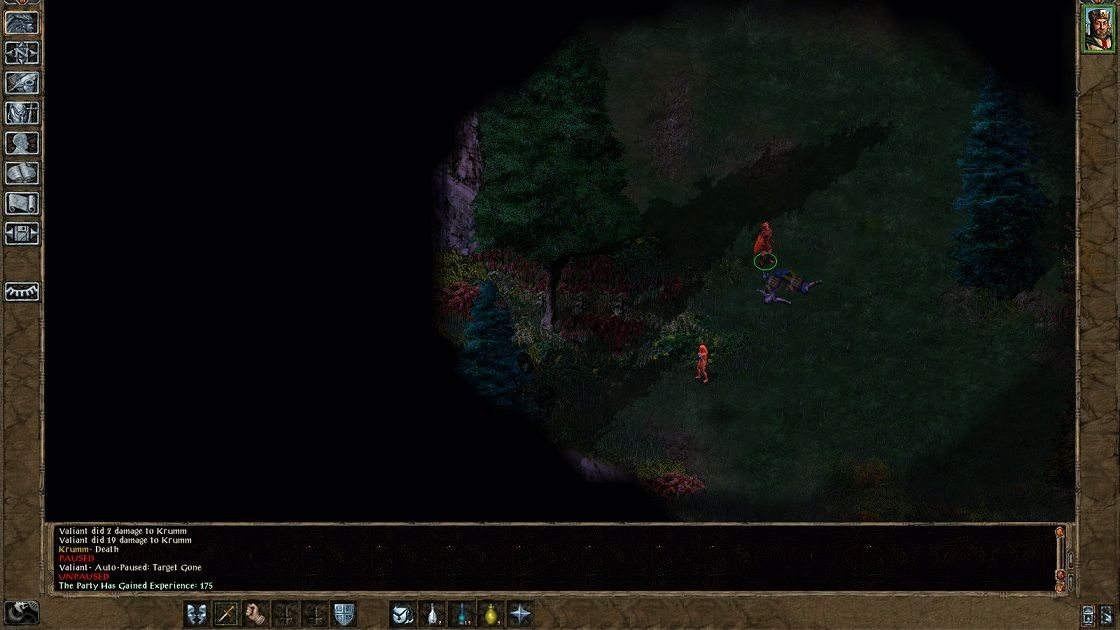Open the options via the floppy disk button
The width and height of the screenshot is (1120, 630).
click(x=22, y=234)
